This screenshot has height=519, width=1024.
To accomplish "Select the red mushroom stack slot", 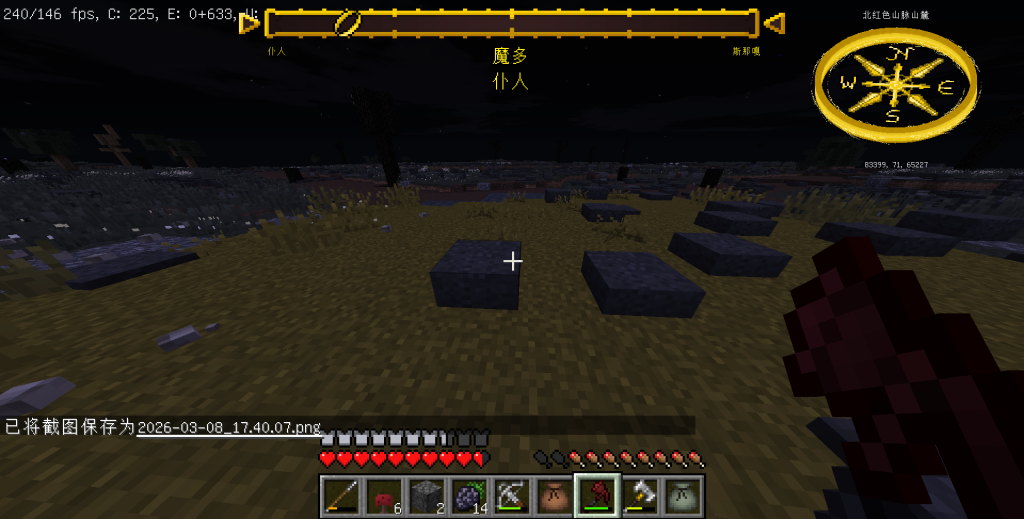I will click(383, 495).
